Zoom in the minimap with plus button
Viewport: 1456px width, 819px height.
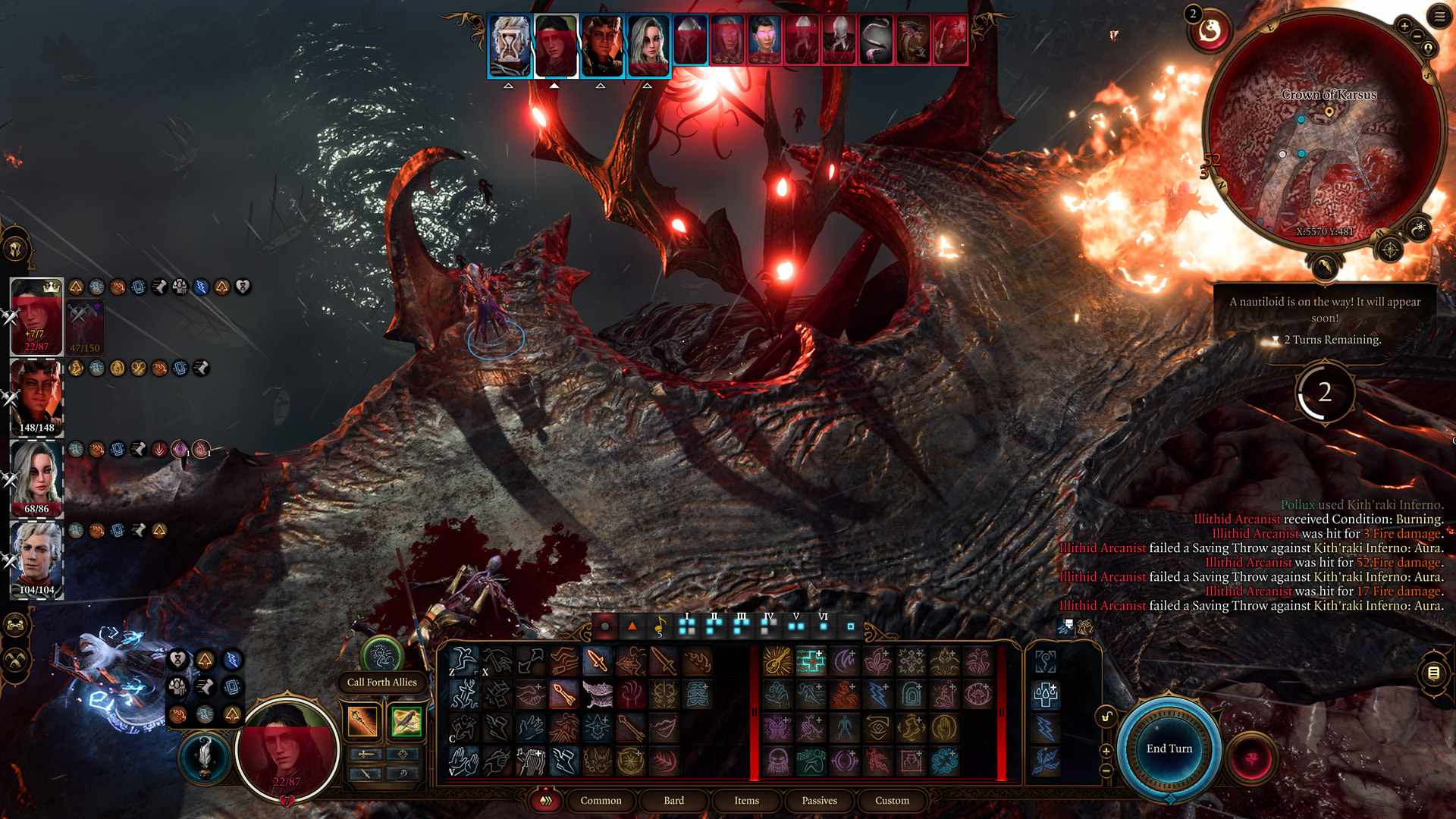(1404, 26)
